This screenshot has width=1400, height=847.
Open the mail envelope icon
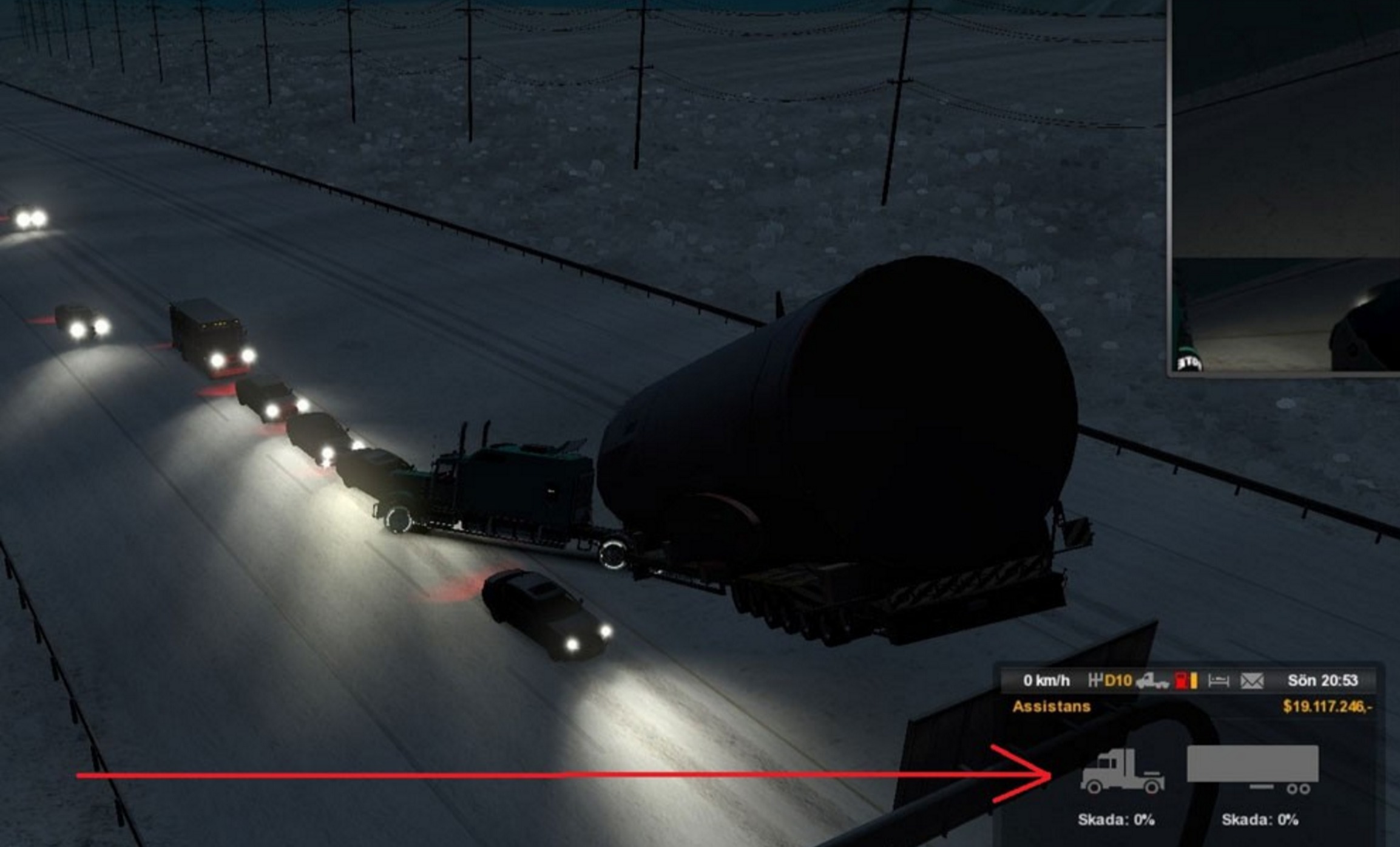[x=1251, y=681]
